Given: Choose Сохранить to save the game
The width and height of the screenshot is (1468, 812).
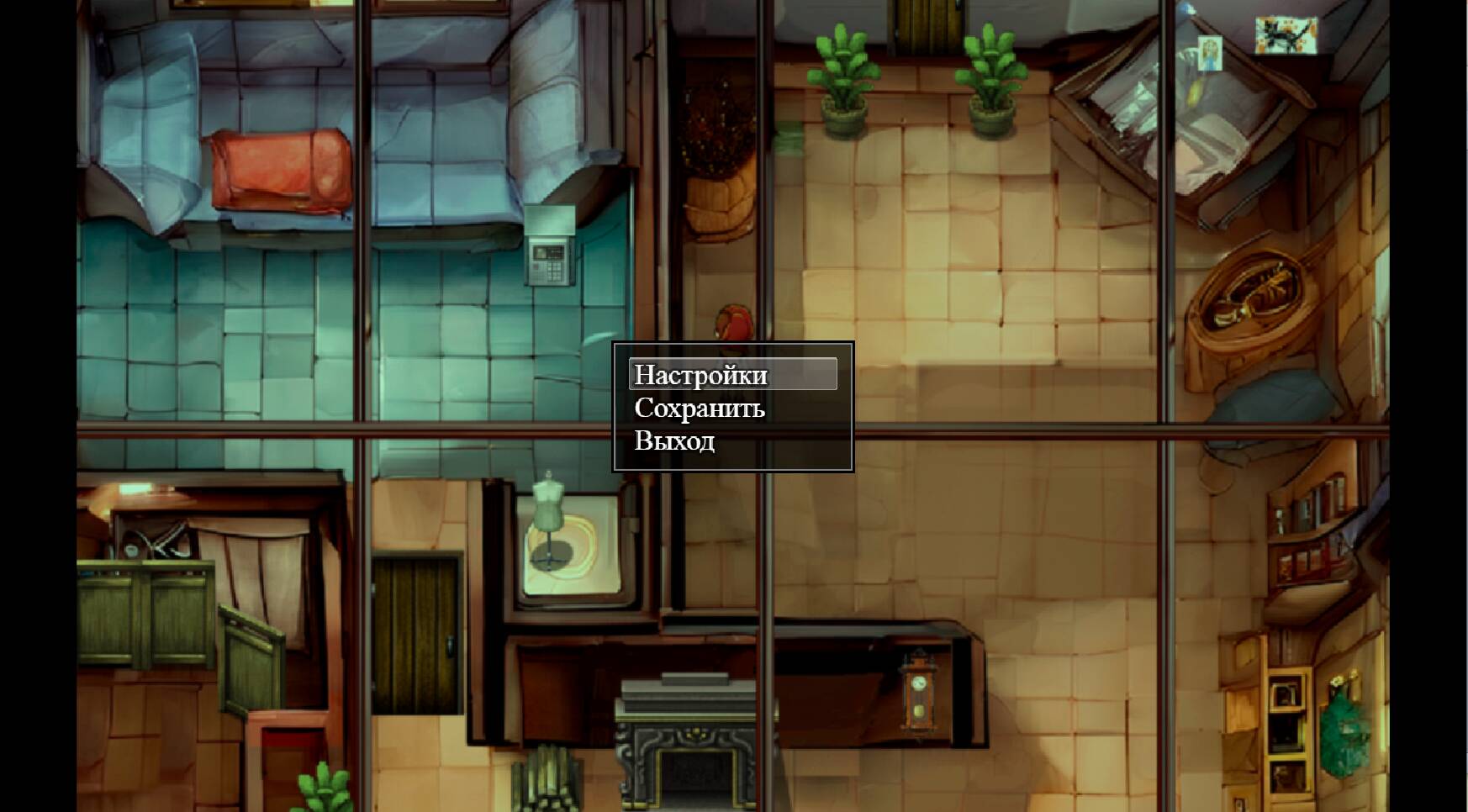Looking at the screenshot, I should click(700, 410).
